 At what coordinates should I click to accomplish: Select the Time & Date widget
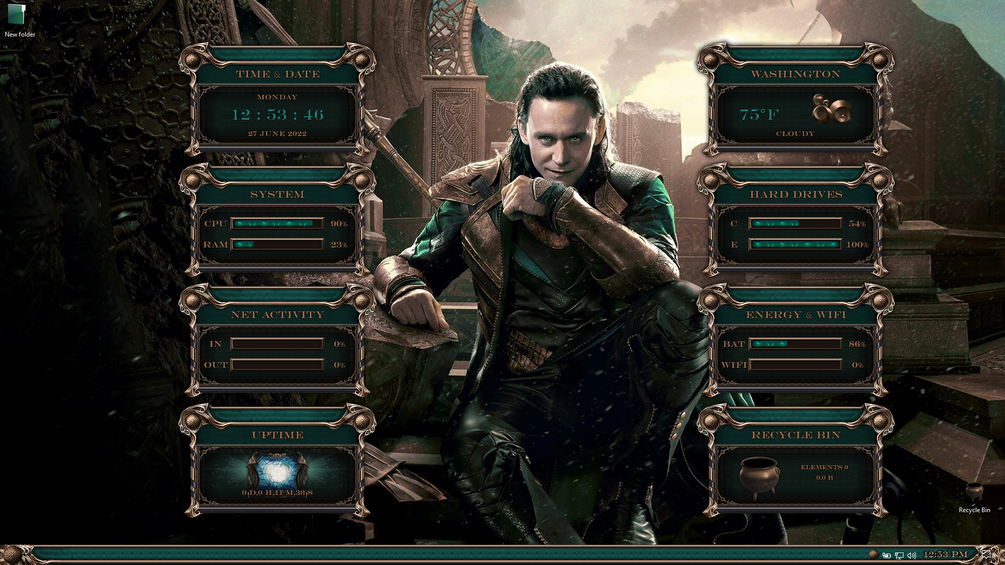(x=277, y=100)
